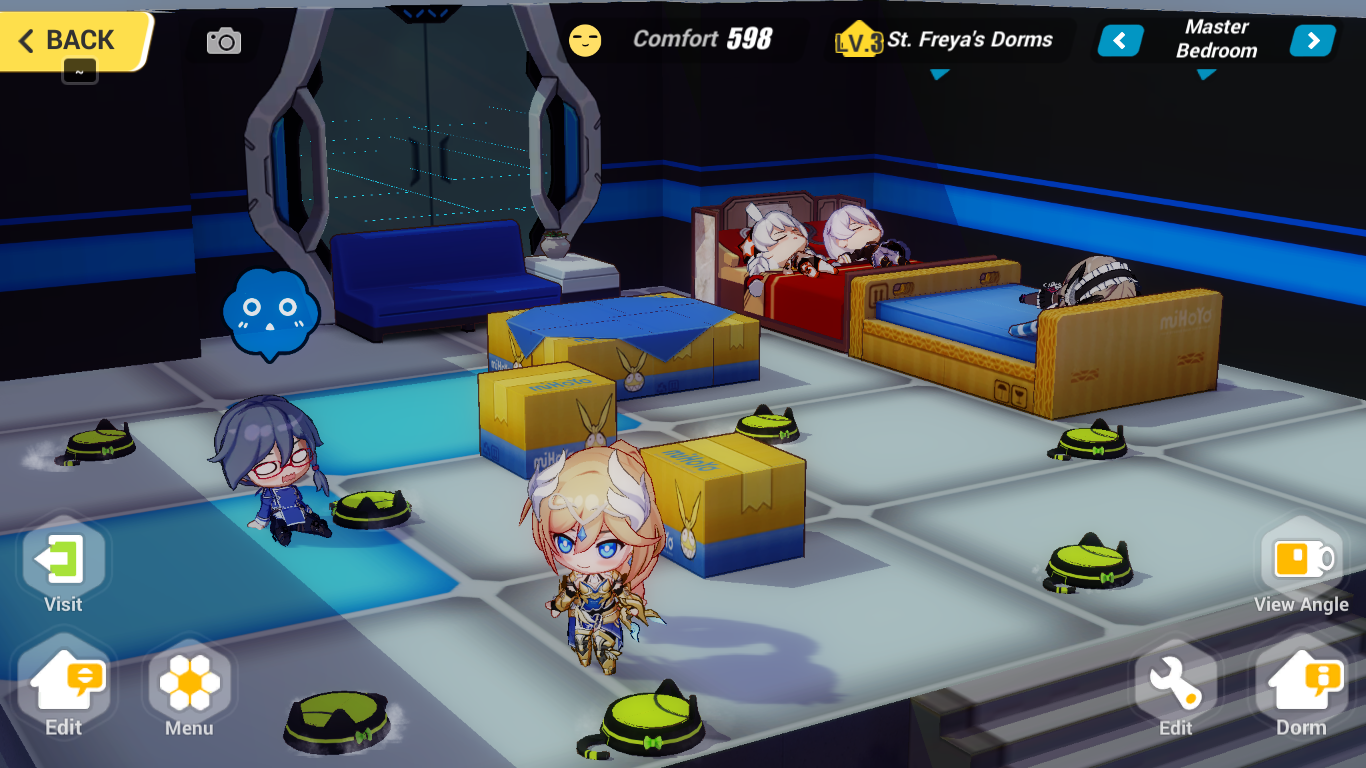
Task: Open the camera/screenshot tool
Action: coord(224,40)
